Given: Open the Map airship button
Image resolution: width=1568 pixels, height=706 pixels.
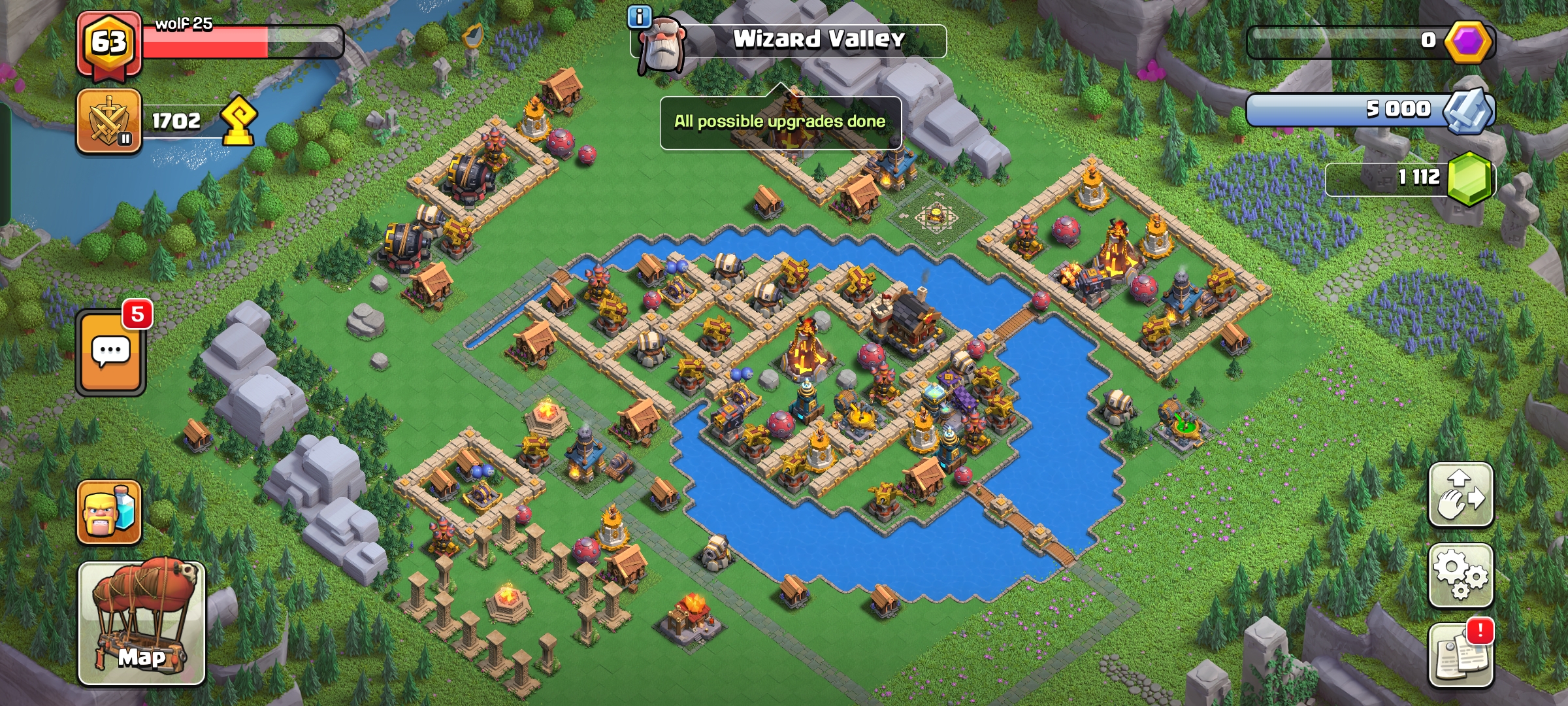Looking at the screenshot, I should (x=142, y=623).
